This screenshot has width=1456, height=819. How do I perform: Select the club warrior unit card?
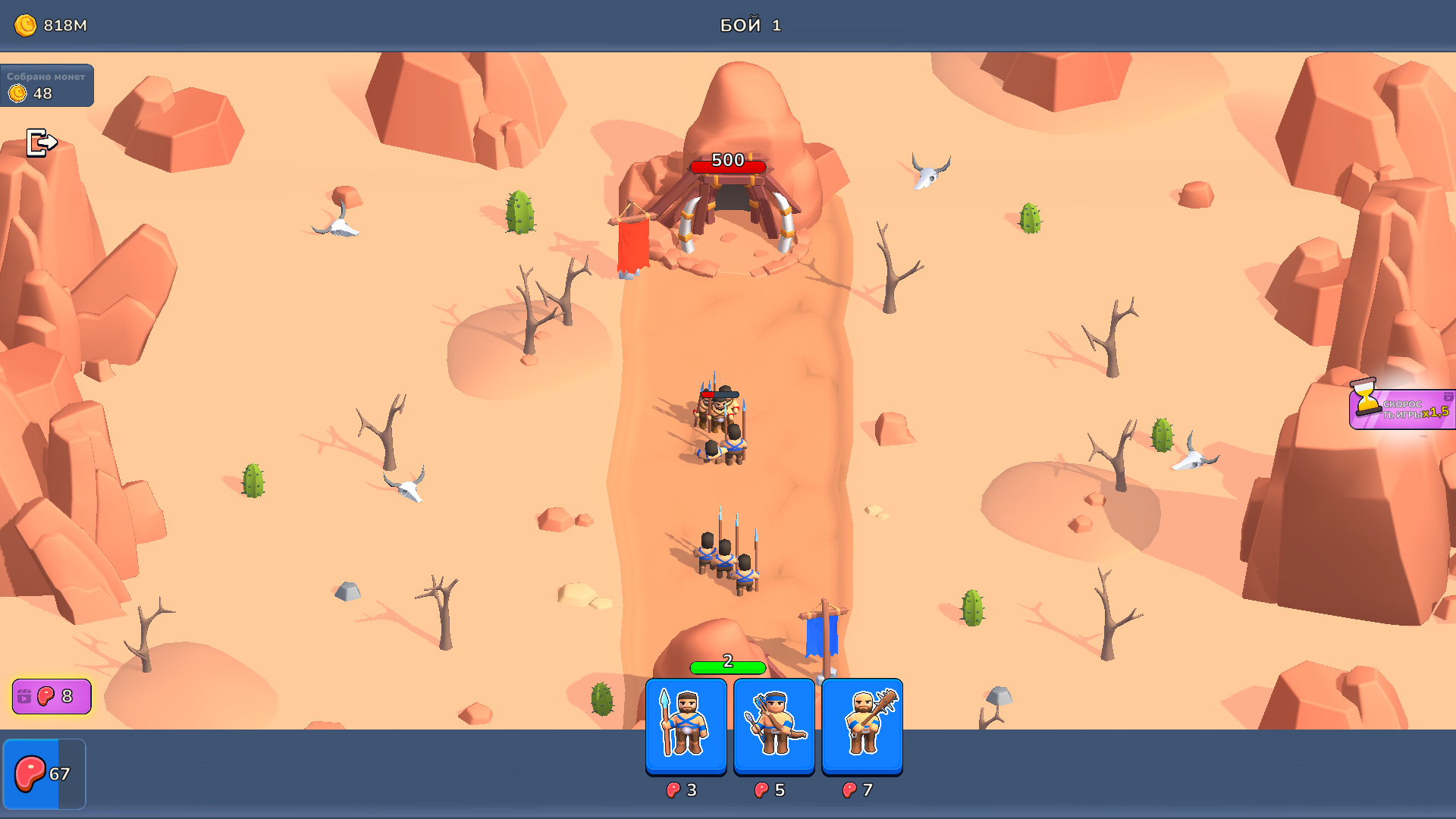click(x=862, y=726)
